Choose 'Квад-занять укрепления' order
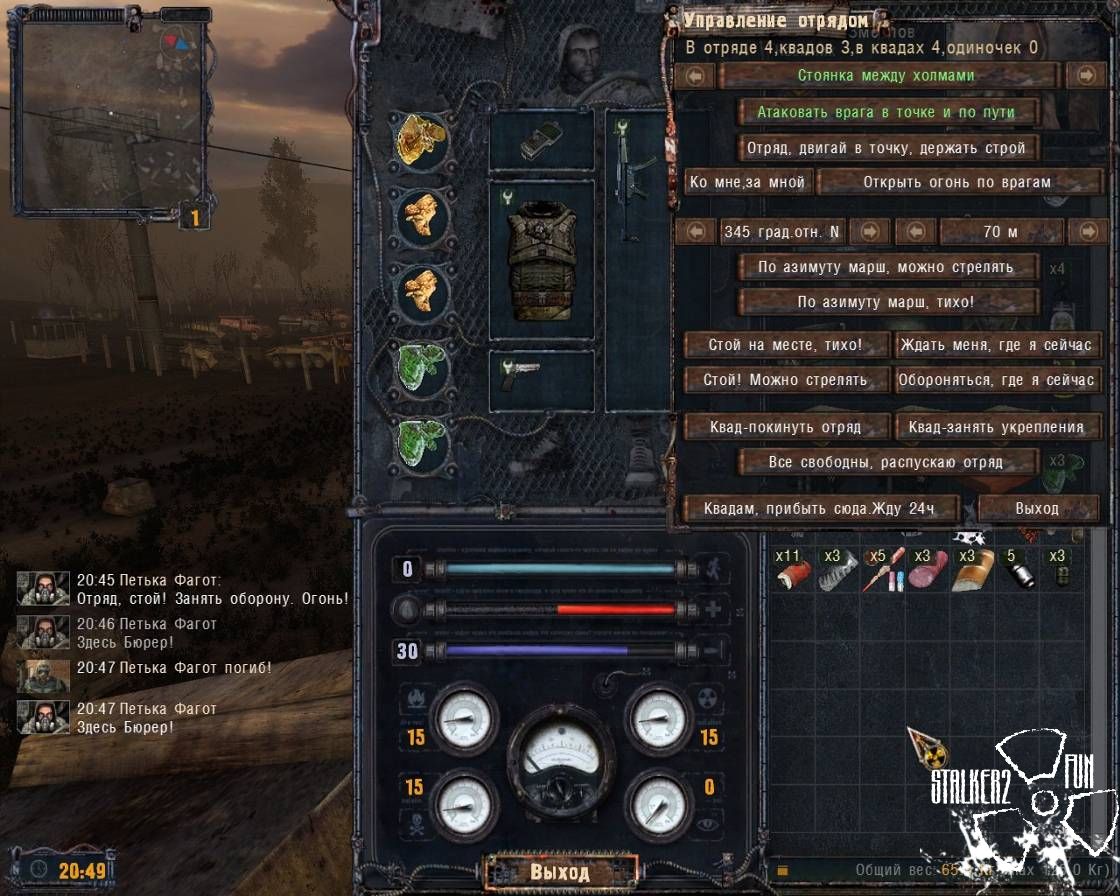This screenshot has width=1120, height=896. pyautogui.click(x=997, y=427)
